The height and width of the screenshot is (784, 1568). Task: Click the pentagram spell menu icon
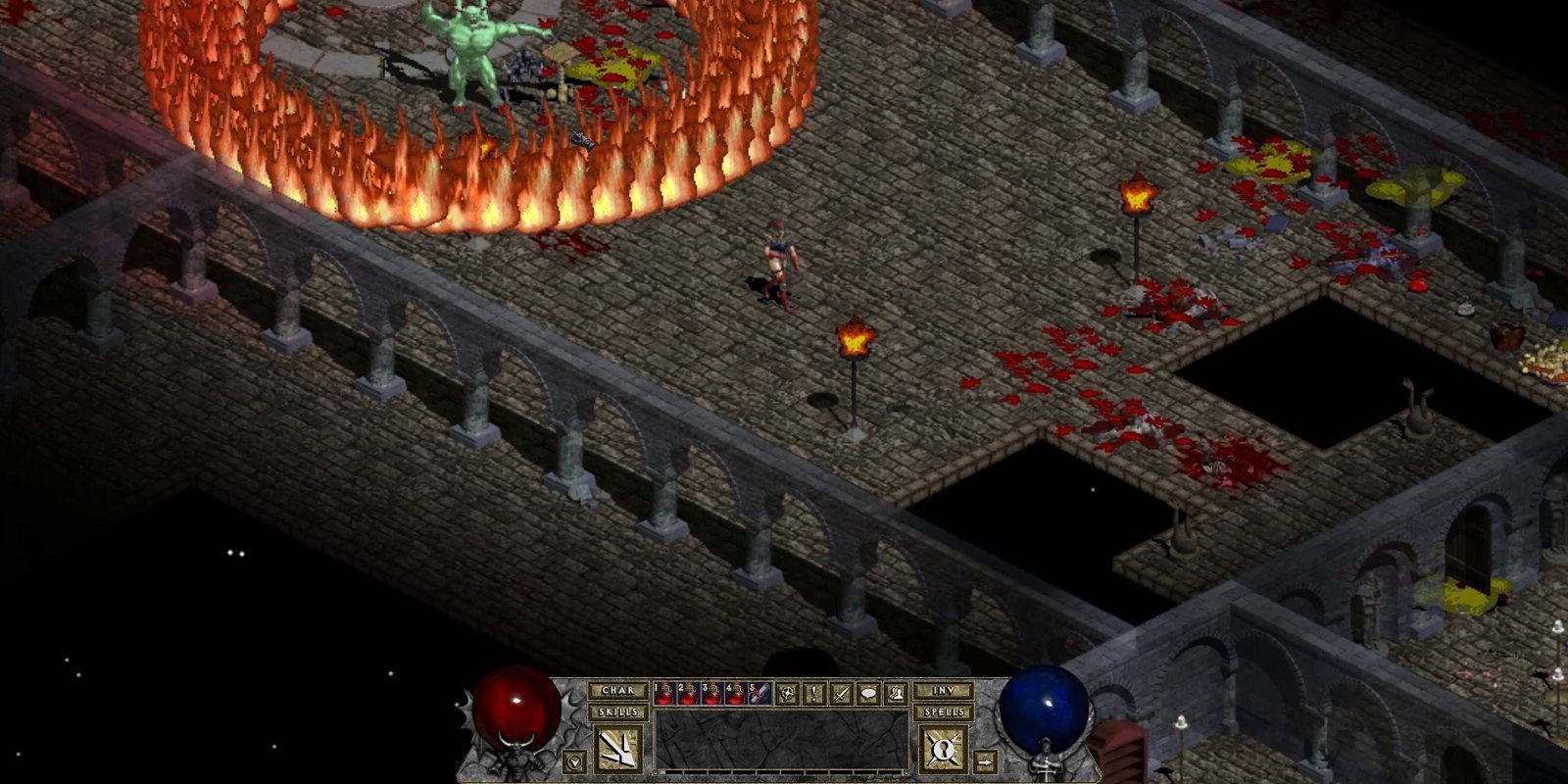[x=788, y=693]
